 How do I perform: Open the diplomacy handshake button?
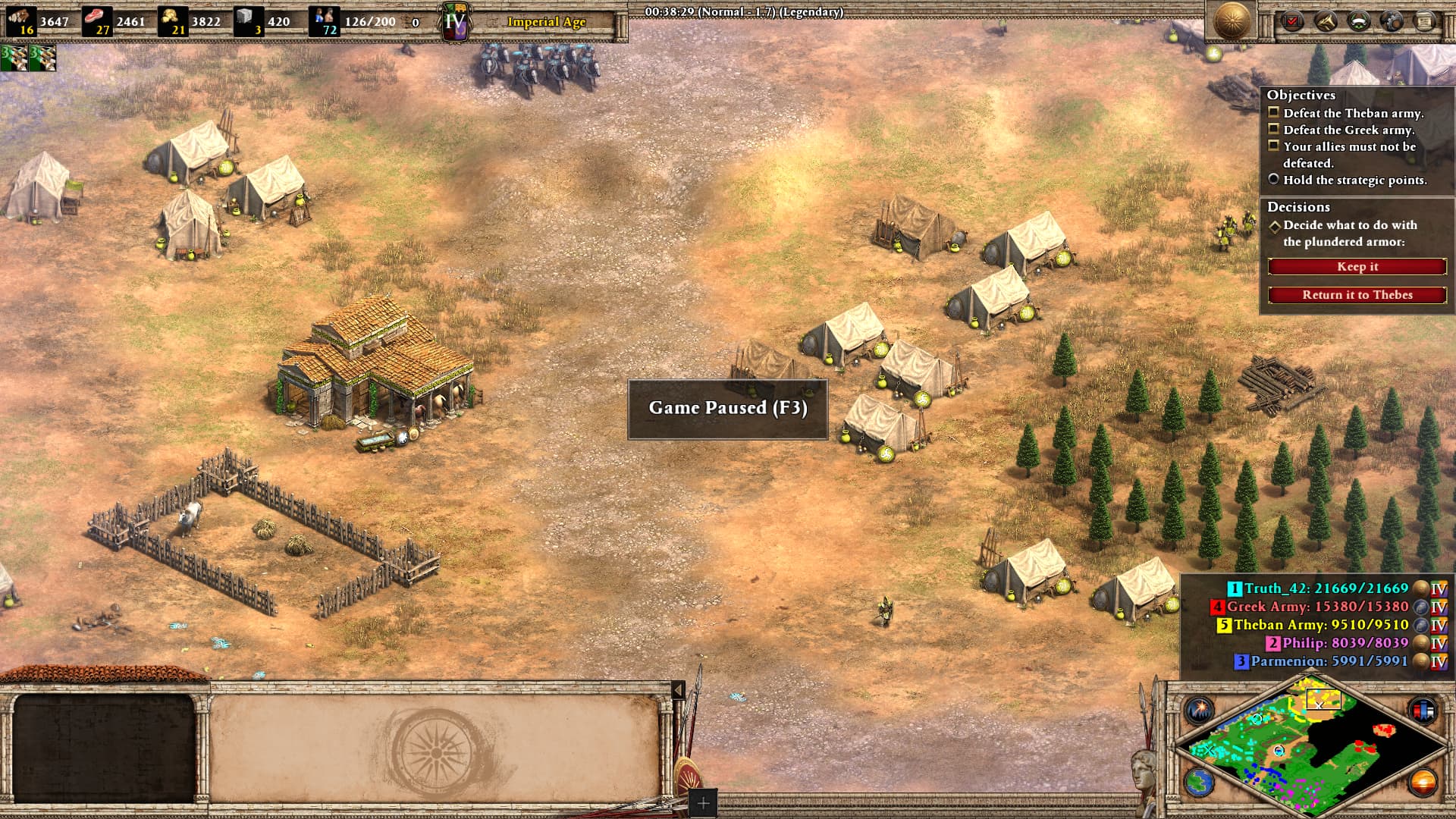coord(1325,21)
